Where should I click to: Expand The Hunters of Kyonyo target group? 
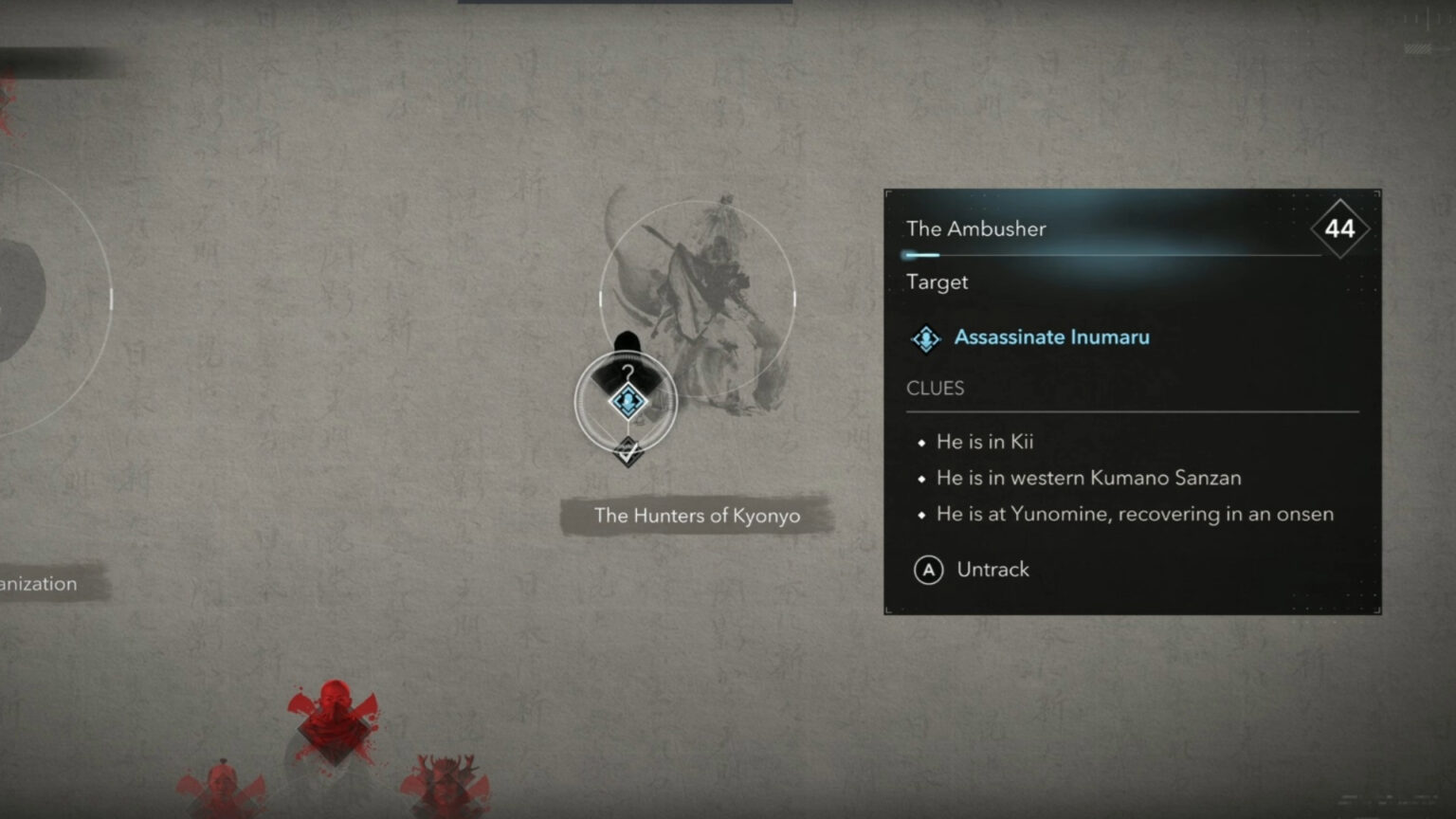698,516
